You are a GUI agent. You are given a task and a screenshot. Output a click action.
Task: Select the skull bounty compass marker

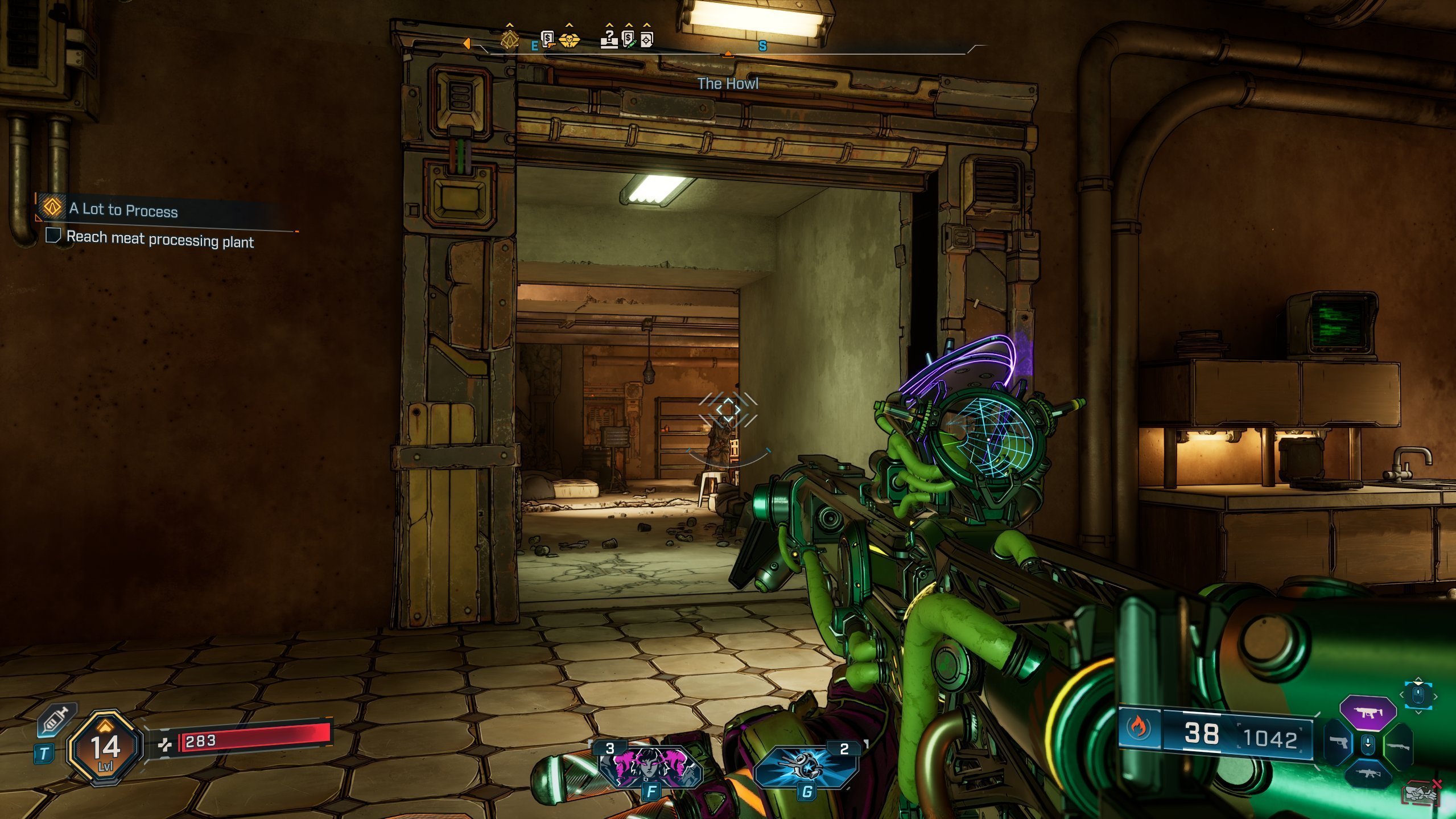[x=568, y=40]
